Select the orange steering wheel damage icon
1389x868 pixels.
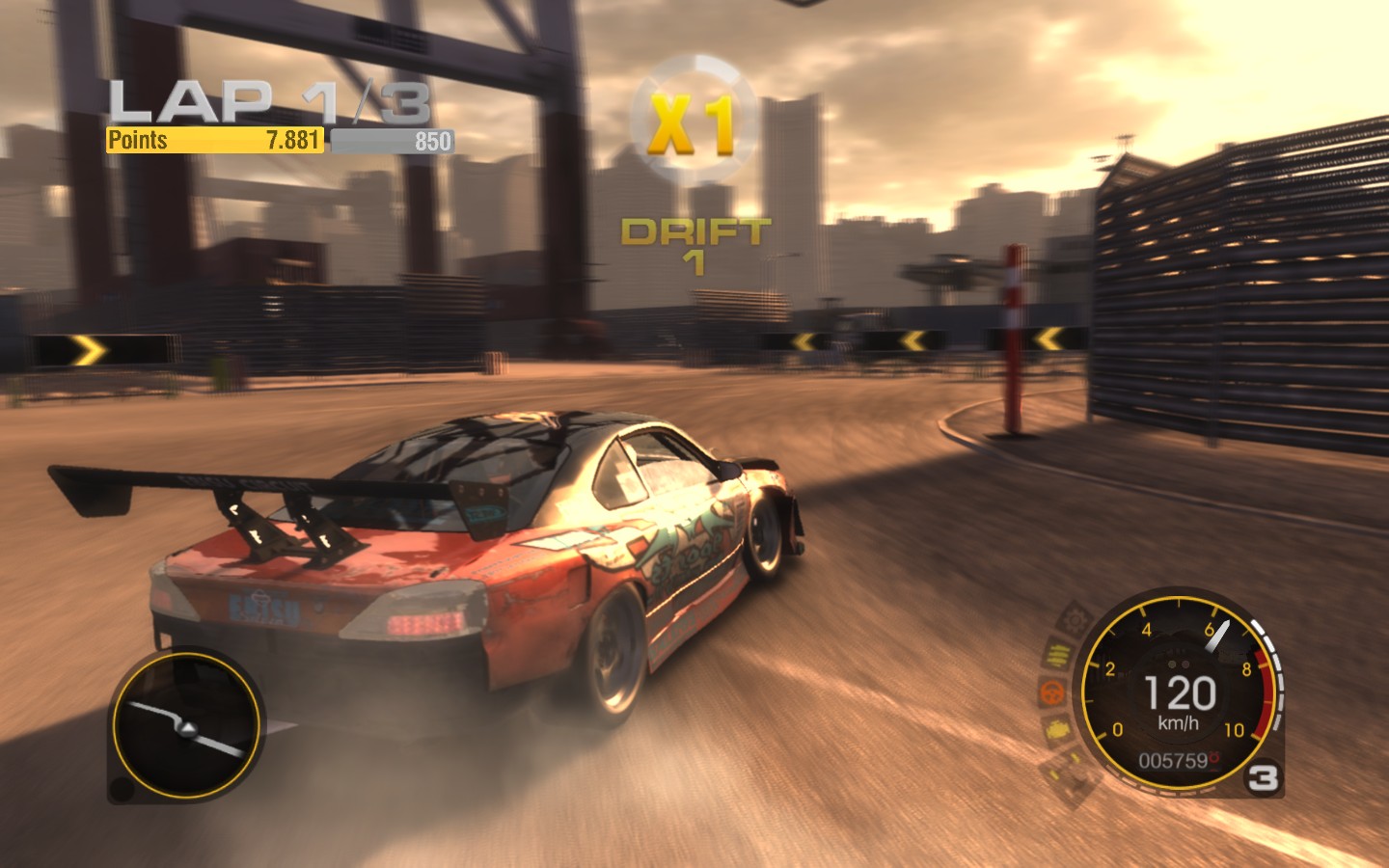[x=1051, y=692]
